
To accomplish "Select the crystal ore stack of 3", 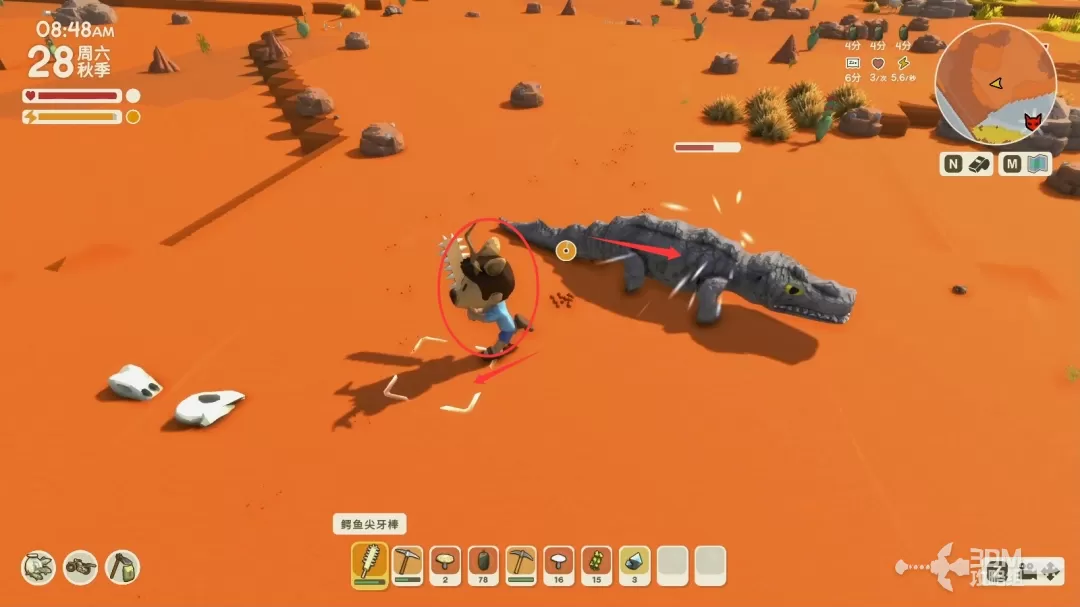I will coord(635,565).
